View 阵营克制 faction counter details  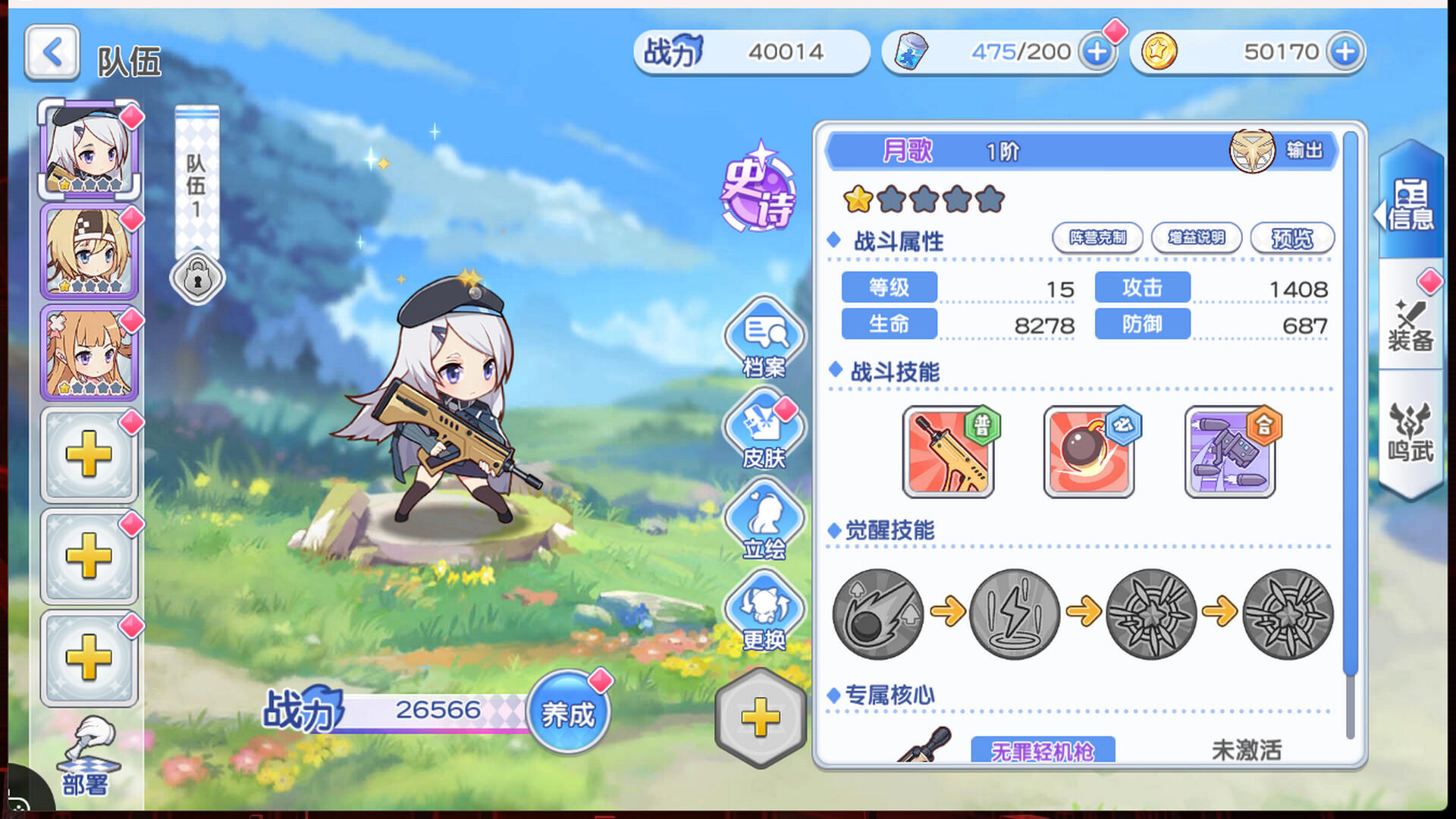pyautogui.click(x=1097, y=238)
